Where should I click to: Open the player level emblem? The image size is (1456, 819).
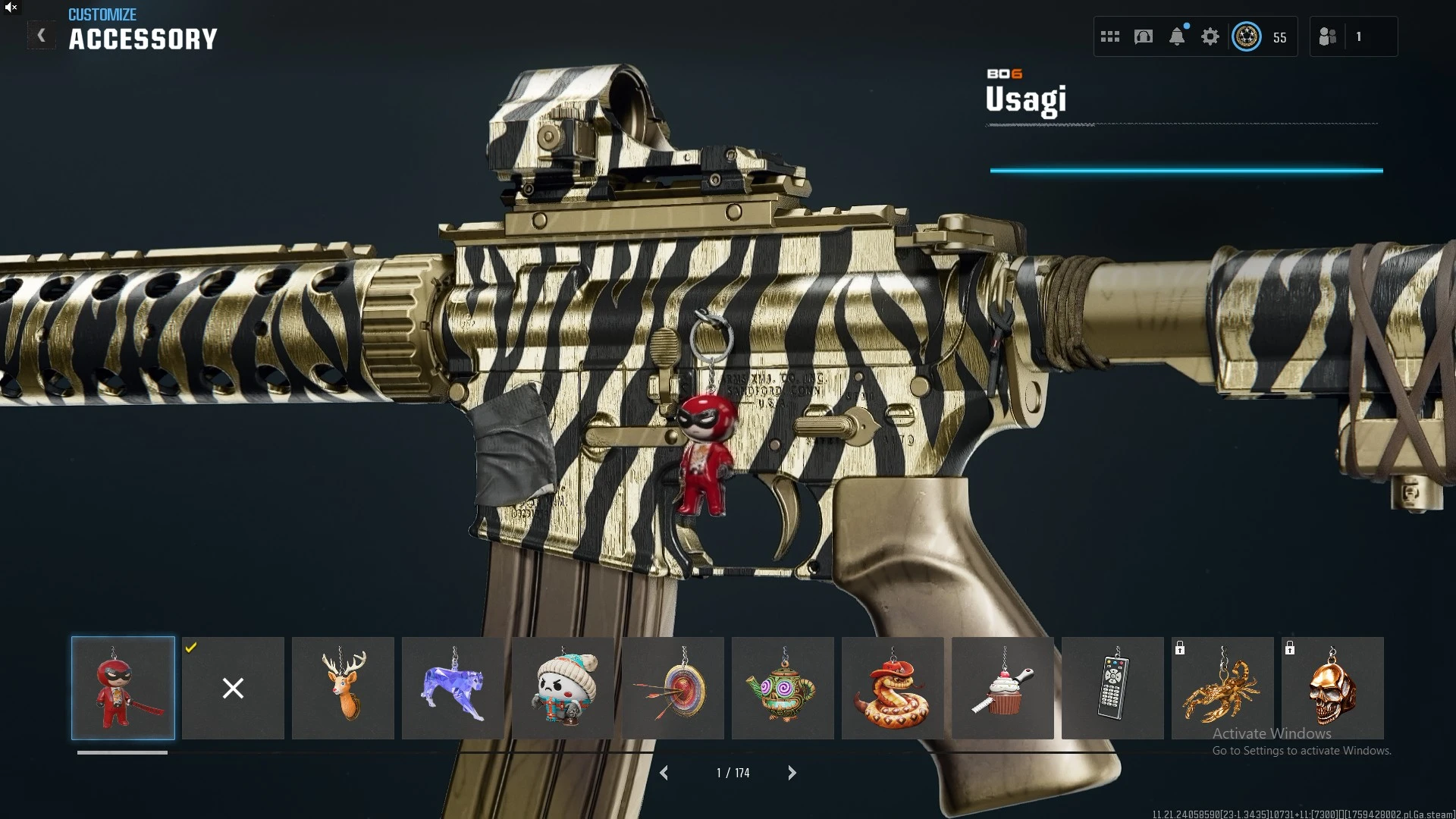(x=1247, y=36)
